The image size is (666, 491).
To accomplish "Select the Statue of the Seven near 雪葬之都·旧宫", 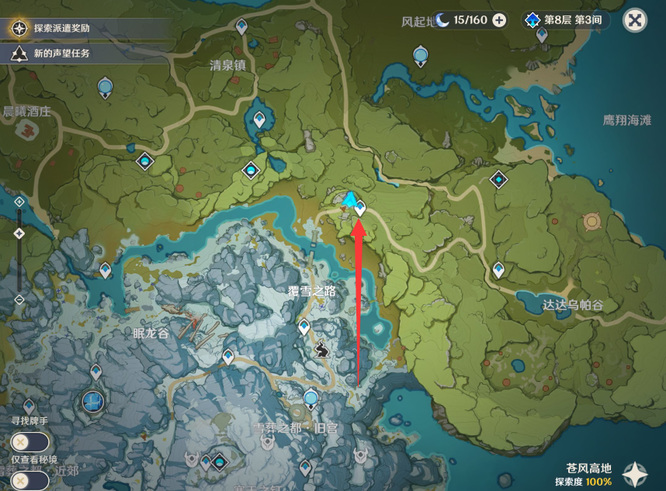I will tap(312, 400).
